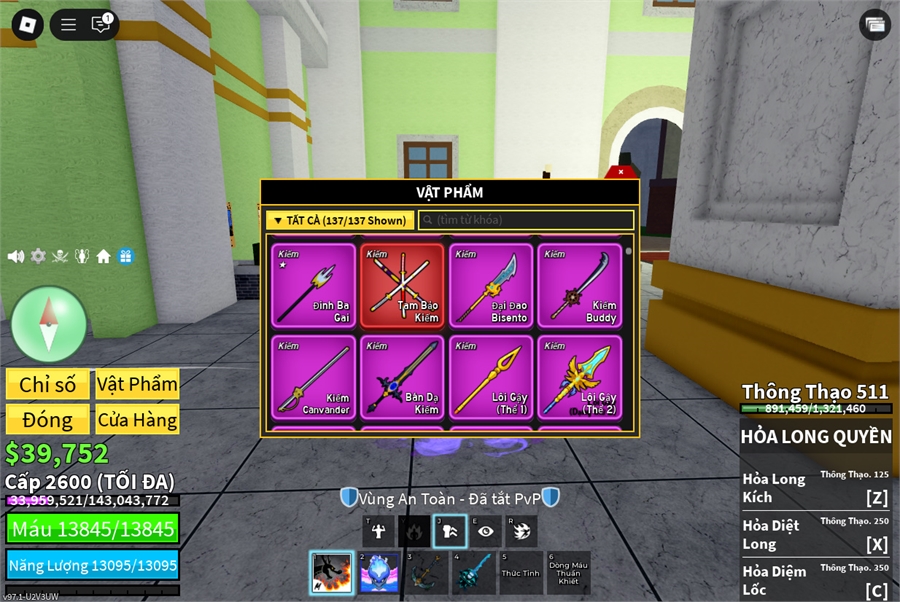Click the blue gift box icon
Screen dimensions: 900x602
[x=126, y=256]
